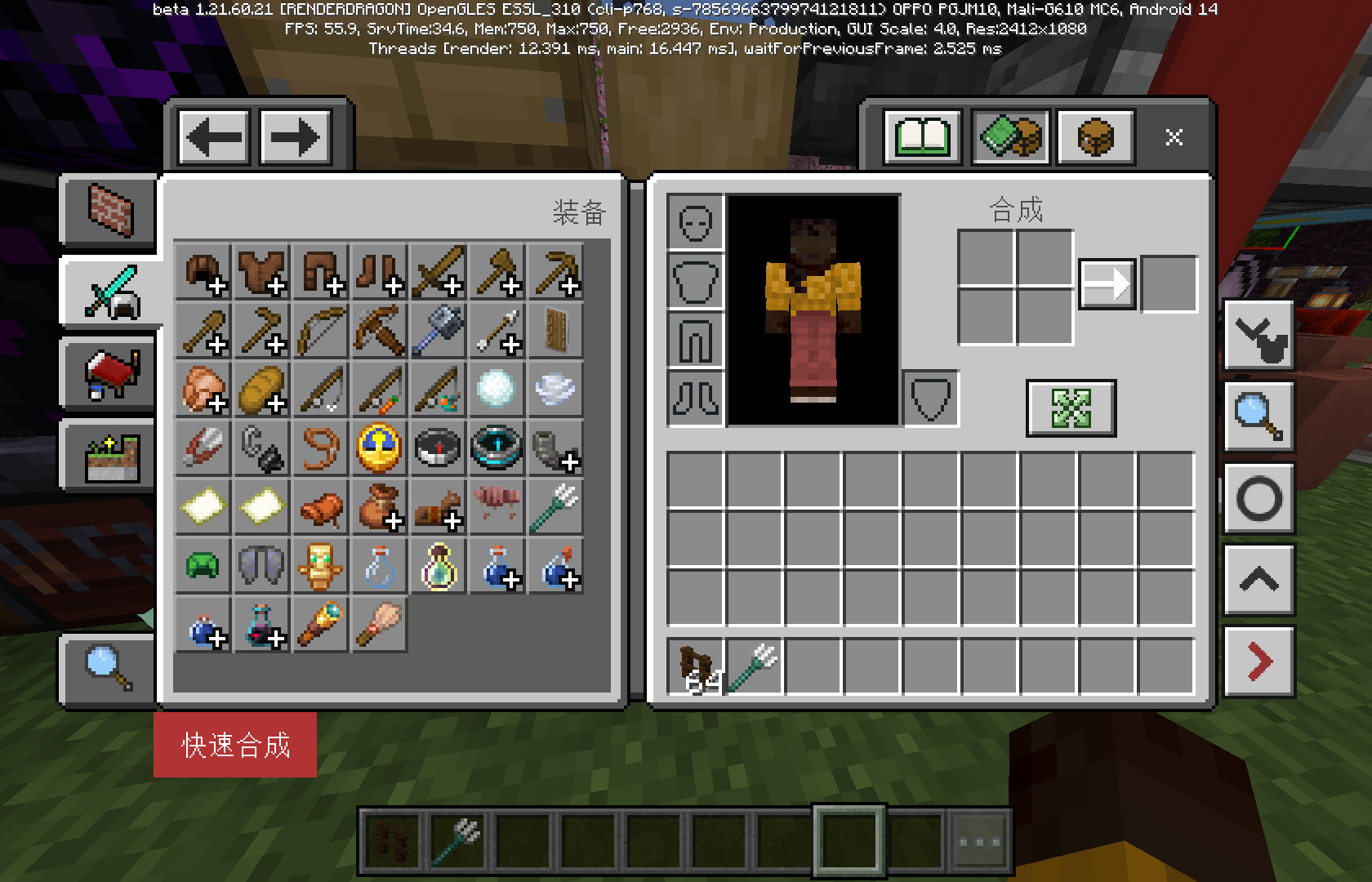Tap the red 快速合成 quick craft button
The width and height of the screenshot is (1372, 882).
(235, 744)
